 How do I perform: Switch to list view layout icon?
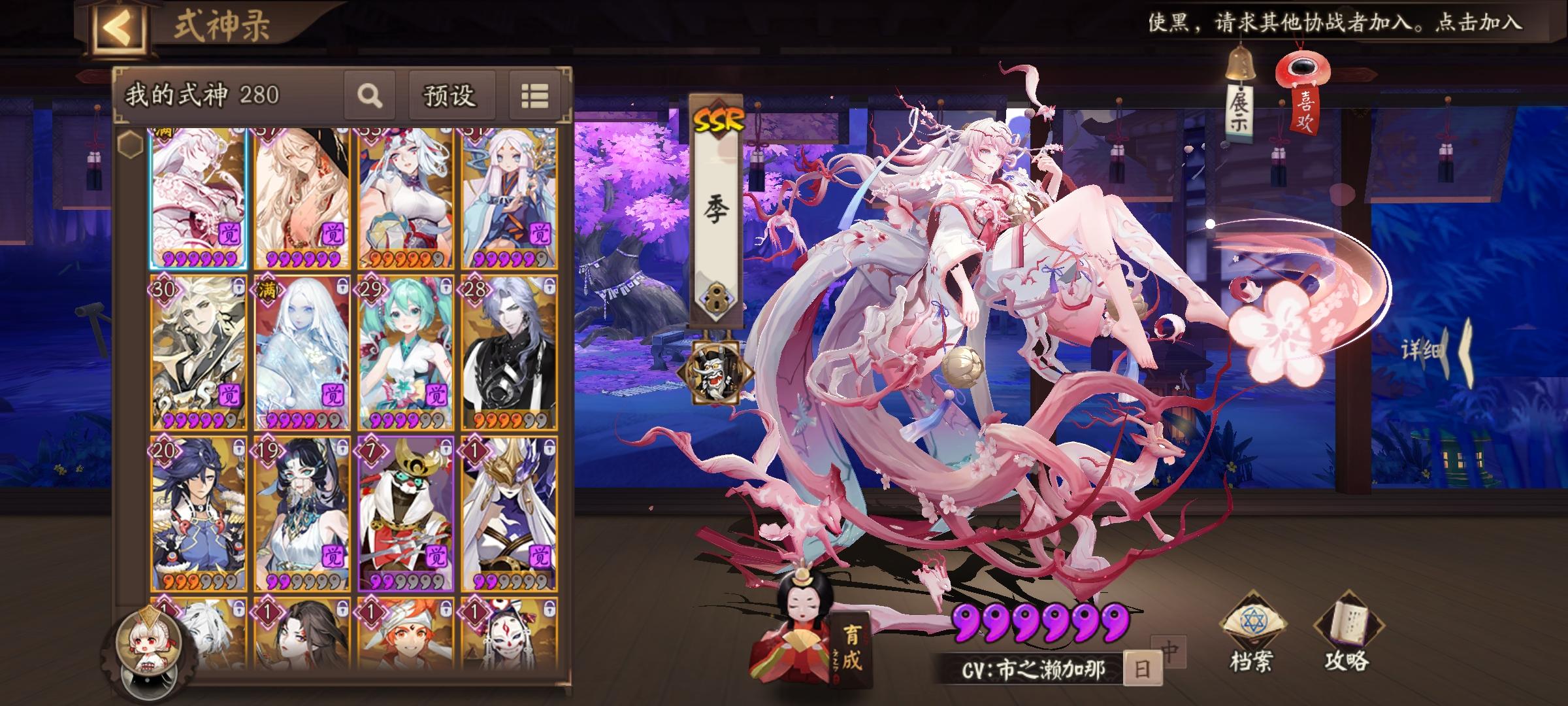click(534, 95)
